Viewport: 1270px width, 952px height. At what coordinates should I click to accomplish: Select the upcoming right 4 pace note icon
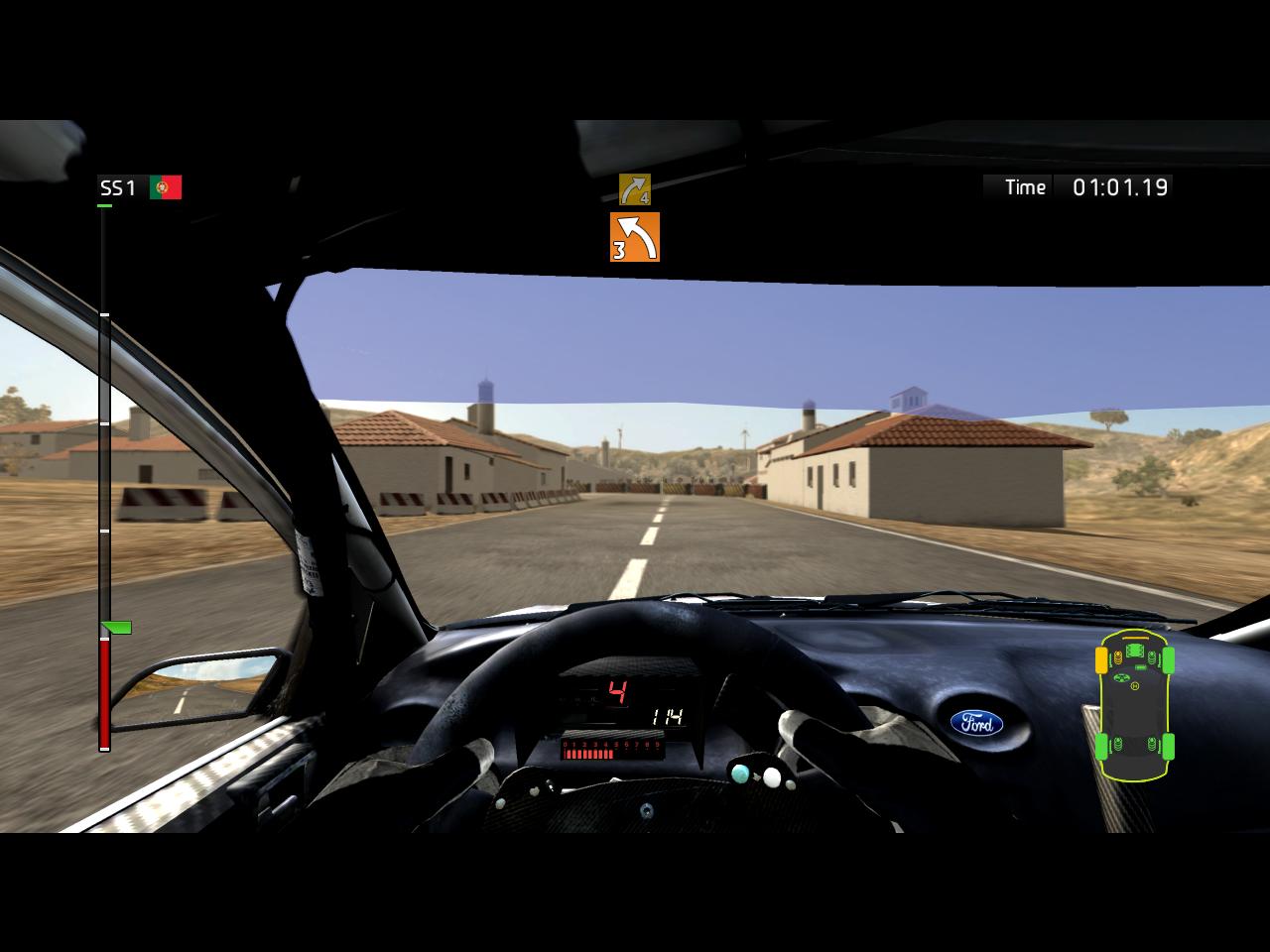pyautogui.click(x=635, y=188)
